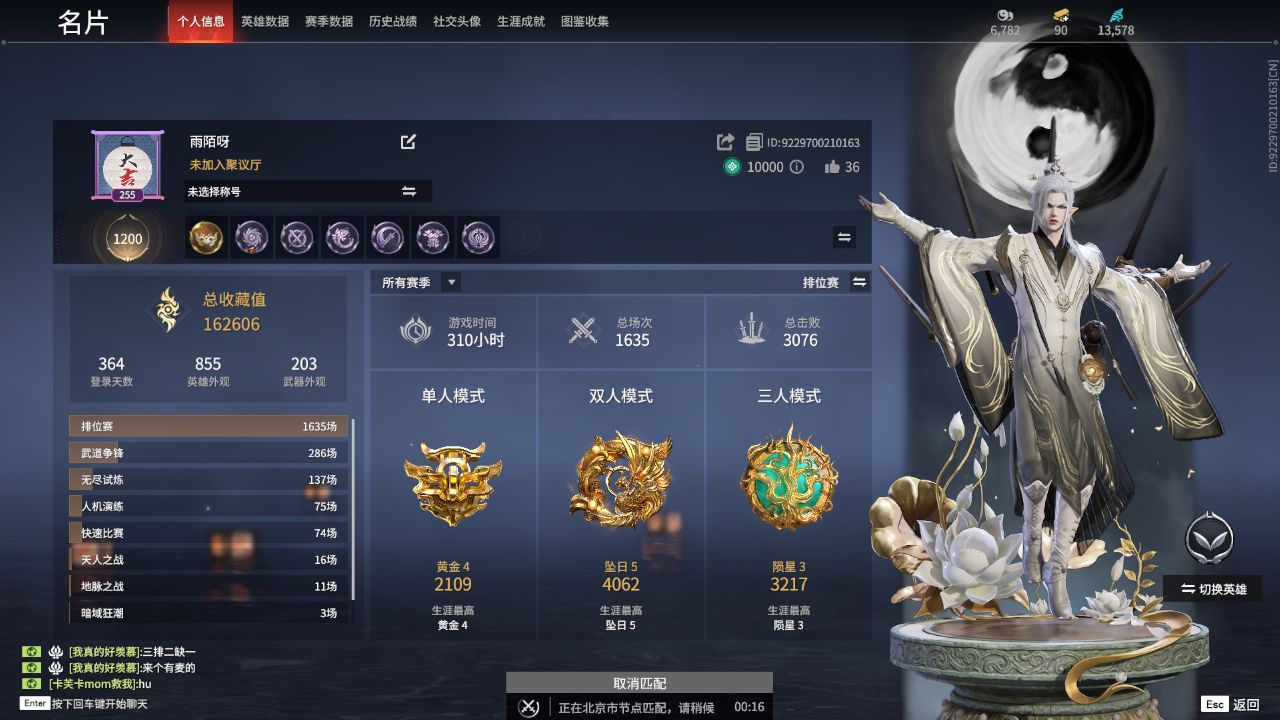1280x720 pixels.
Task: Select the 武道争锋 row in match list
Action: (x=200, y=453)
